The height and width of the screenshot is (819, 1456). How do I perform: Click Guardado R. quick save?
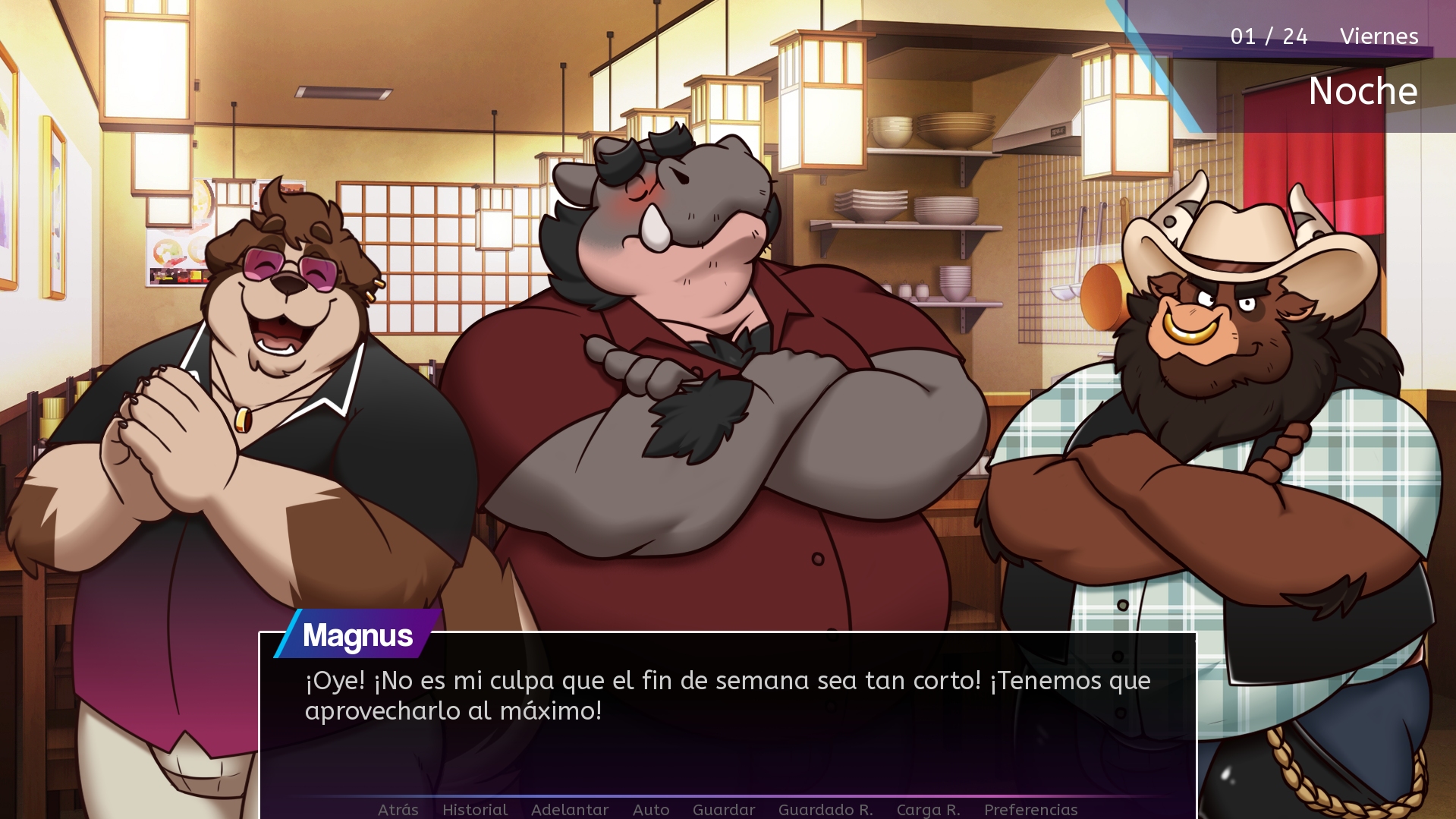pyautogui.click(x=825, y=809)
